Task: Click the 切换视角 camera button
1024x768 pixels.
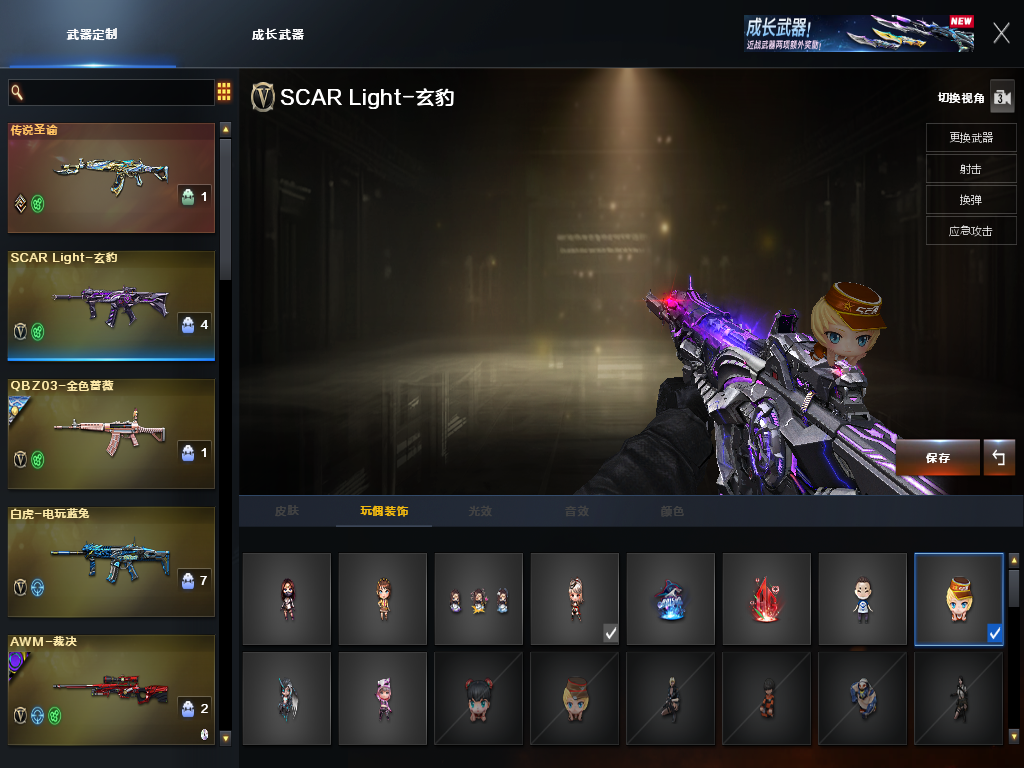Action: pyautogui.click(x=1002, y=97)
